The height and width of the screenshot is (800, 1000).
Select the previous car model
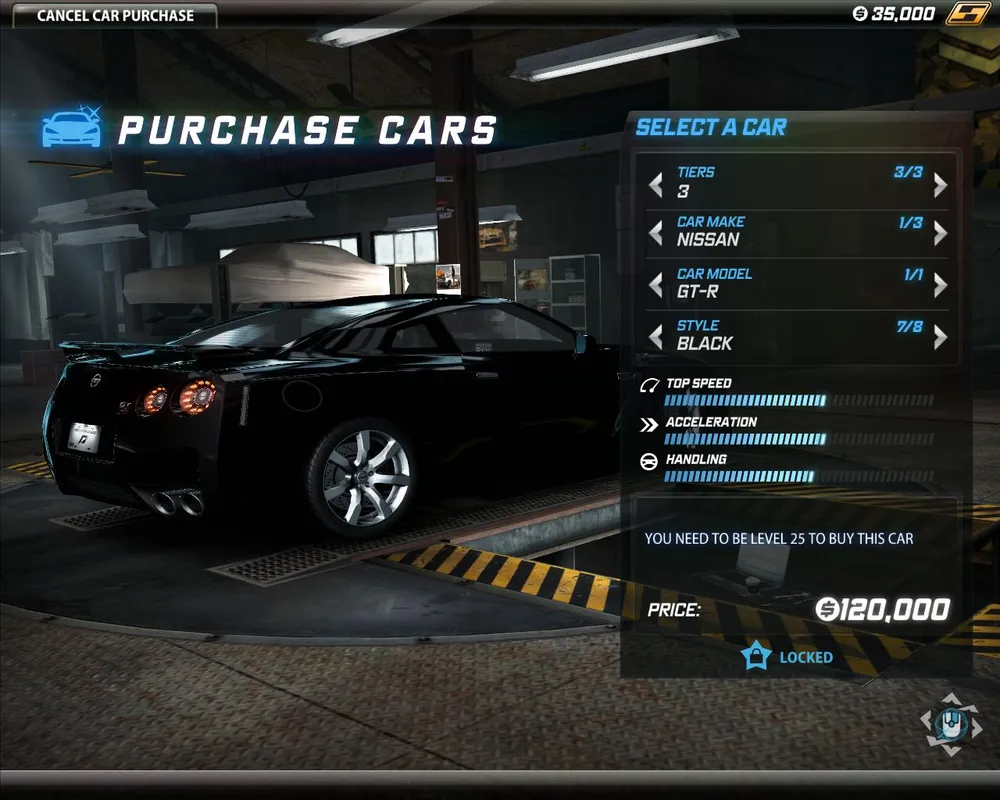(656, 285)
